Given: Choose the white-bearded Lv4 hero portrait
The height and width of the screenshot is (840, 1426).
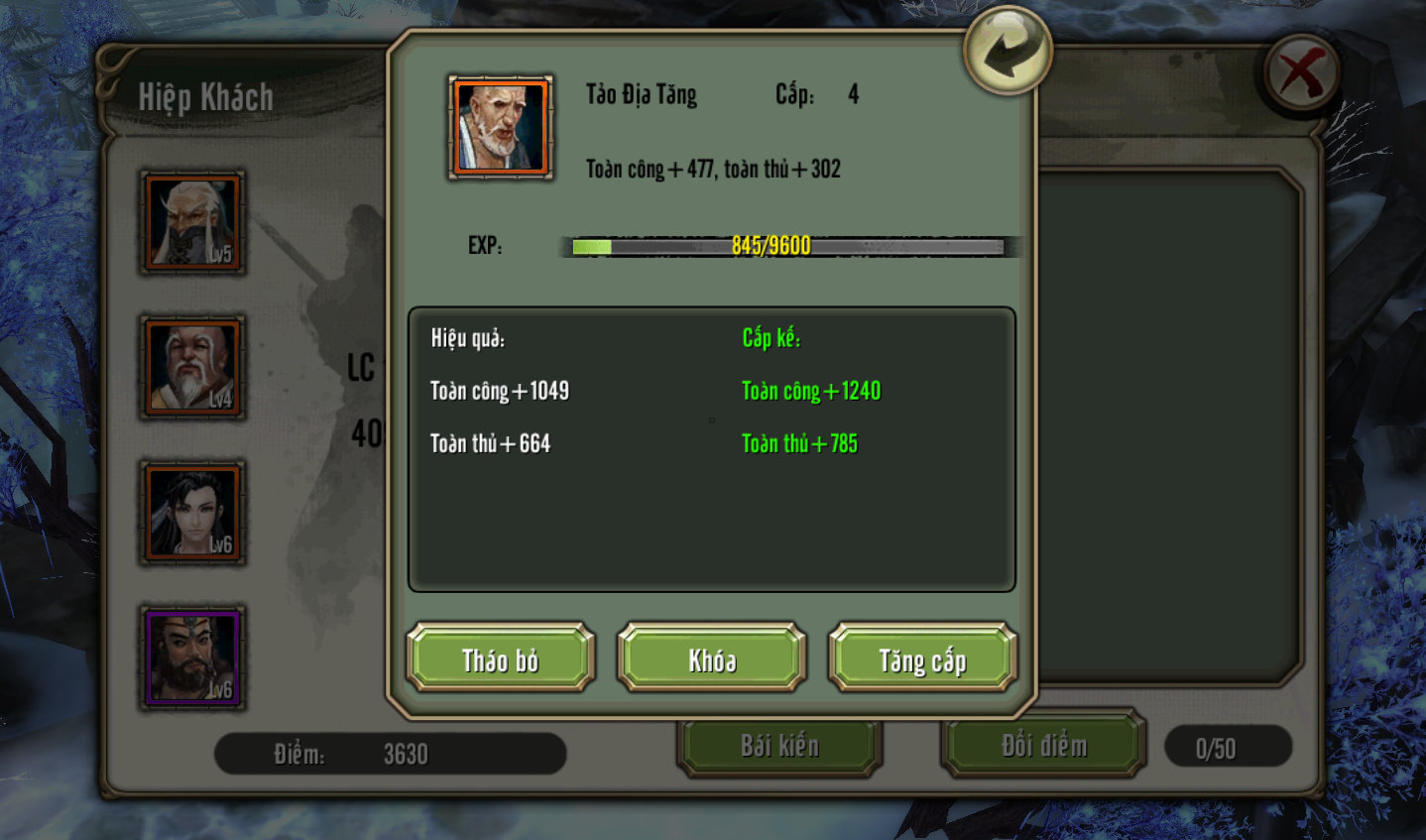Looking at the screenshot, I should click(x=193, y=367).
